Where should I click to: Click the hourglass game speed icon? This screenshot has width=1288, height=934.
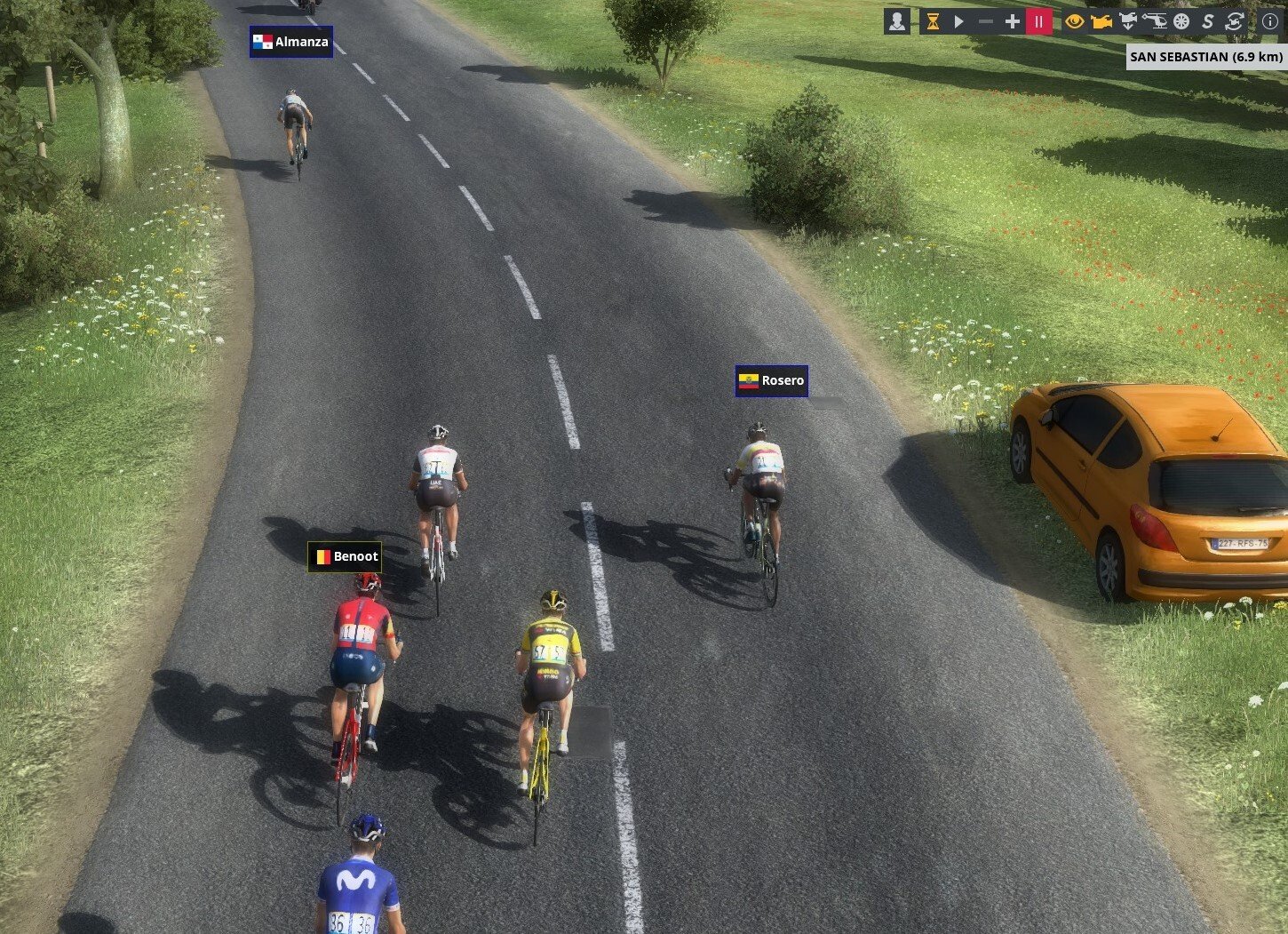pyautogui.click(x=933, y=21)
